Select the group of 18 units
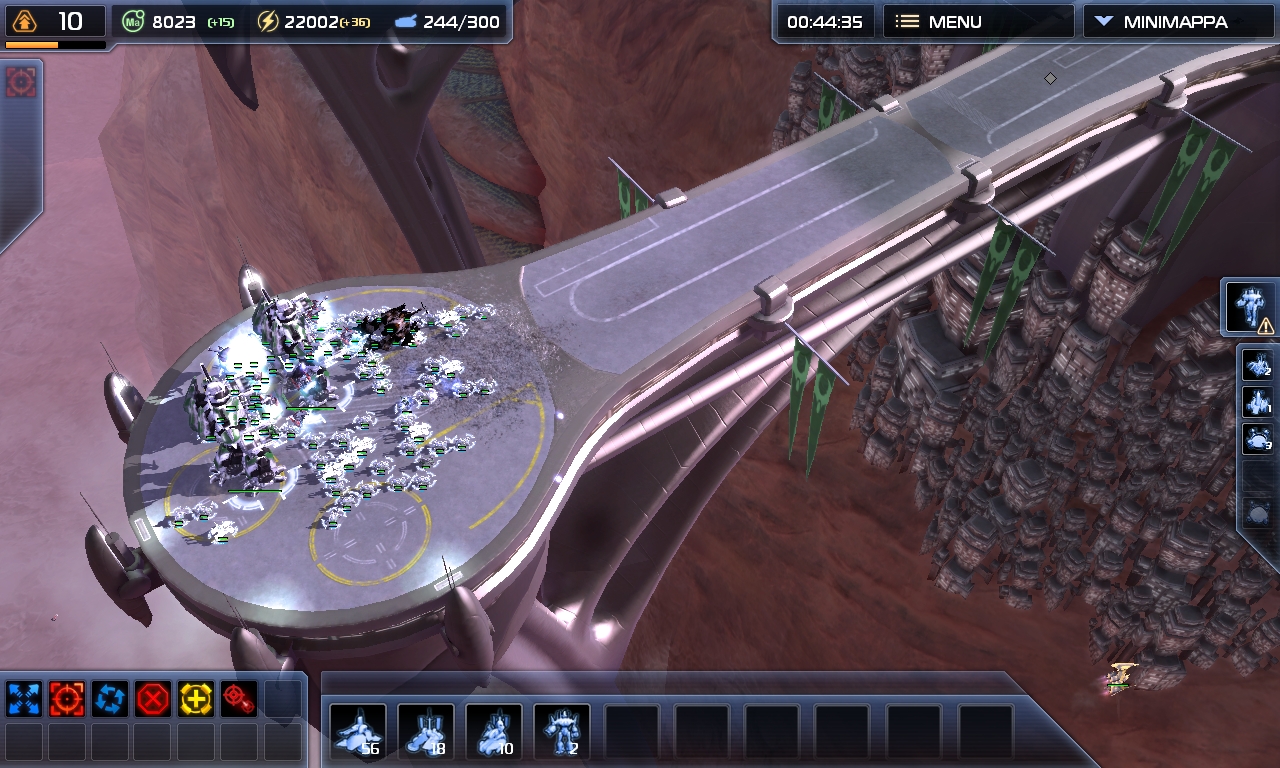The width and height of the screenshot is (1280, 768). tap(426, 733)
